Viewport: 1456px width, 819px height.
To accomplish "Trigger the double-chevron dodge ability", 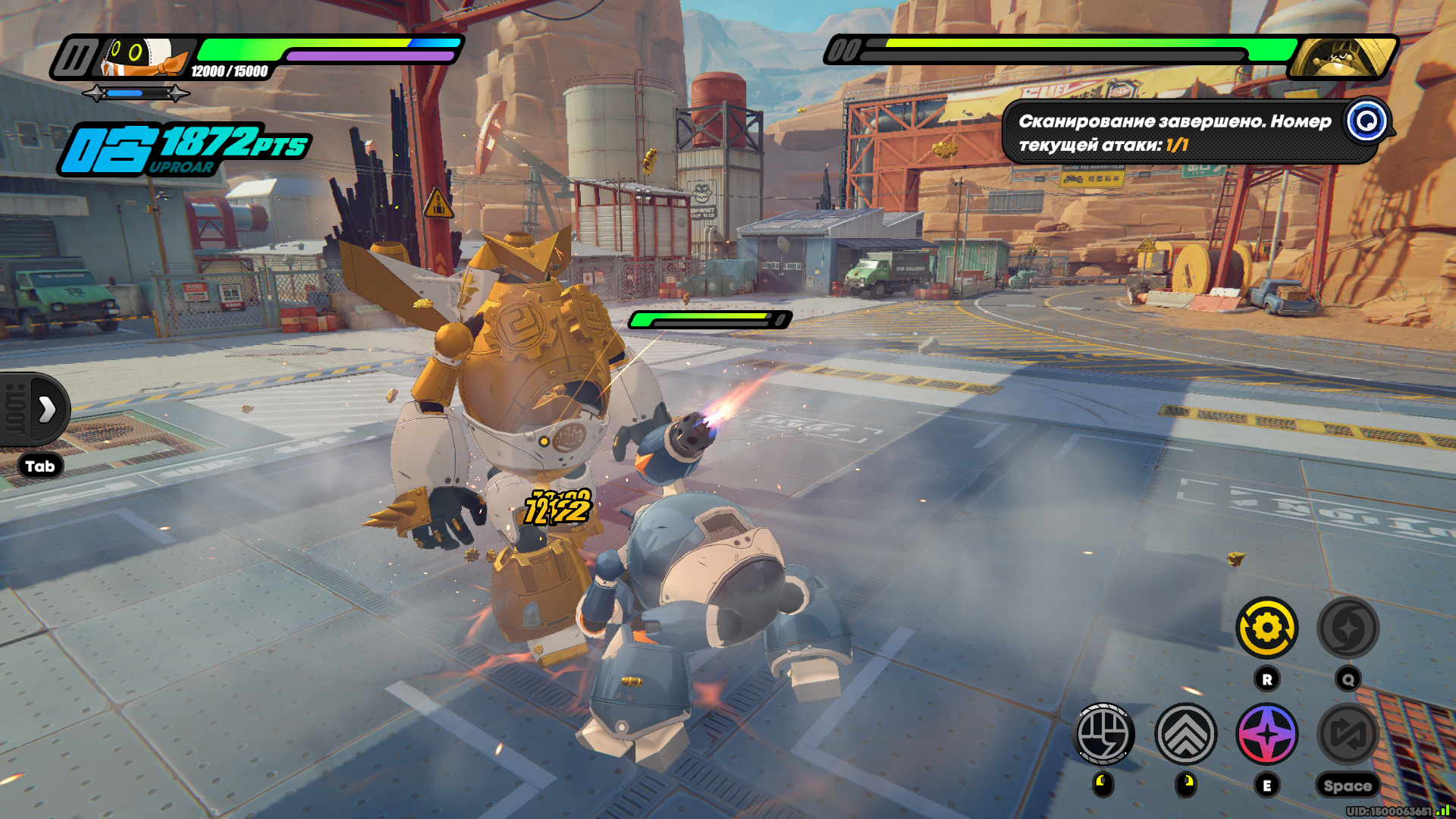I will point(1185,733).
